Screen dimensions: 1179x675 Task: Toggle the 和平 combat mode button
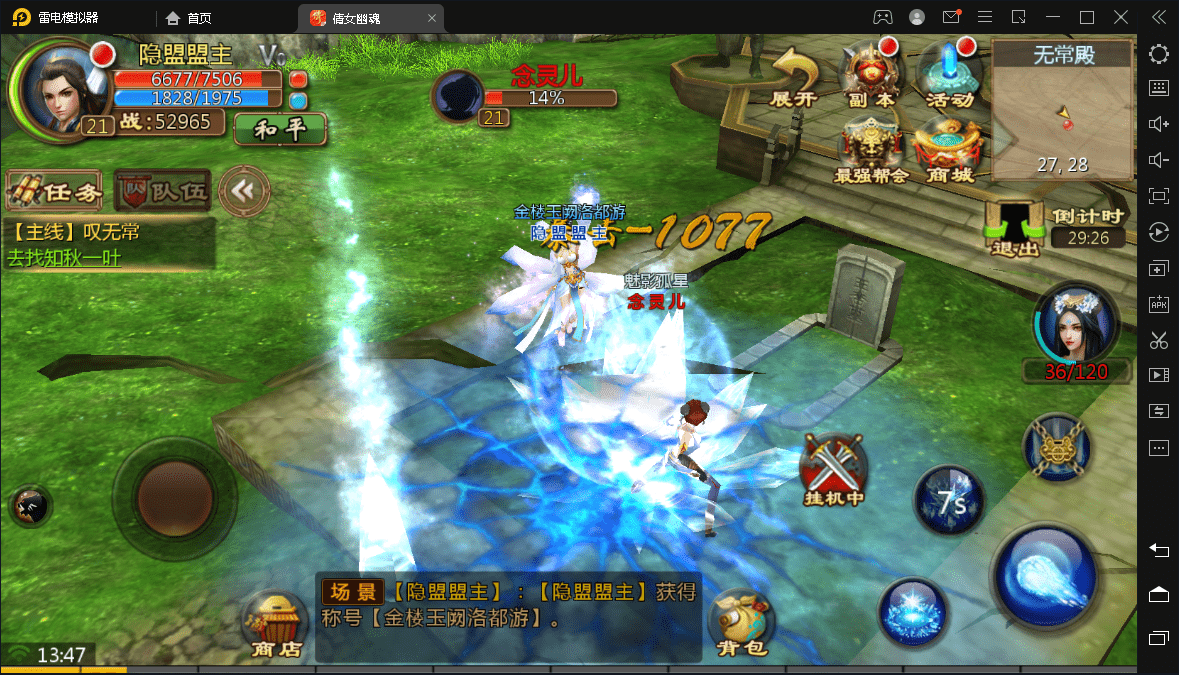(279, 129)
